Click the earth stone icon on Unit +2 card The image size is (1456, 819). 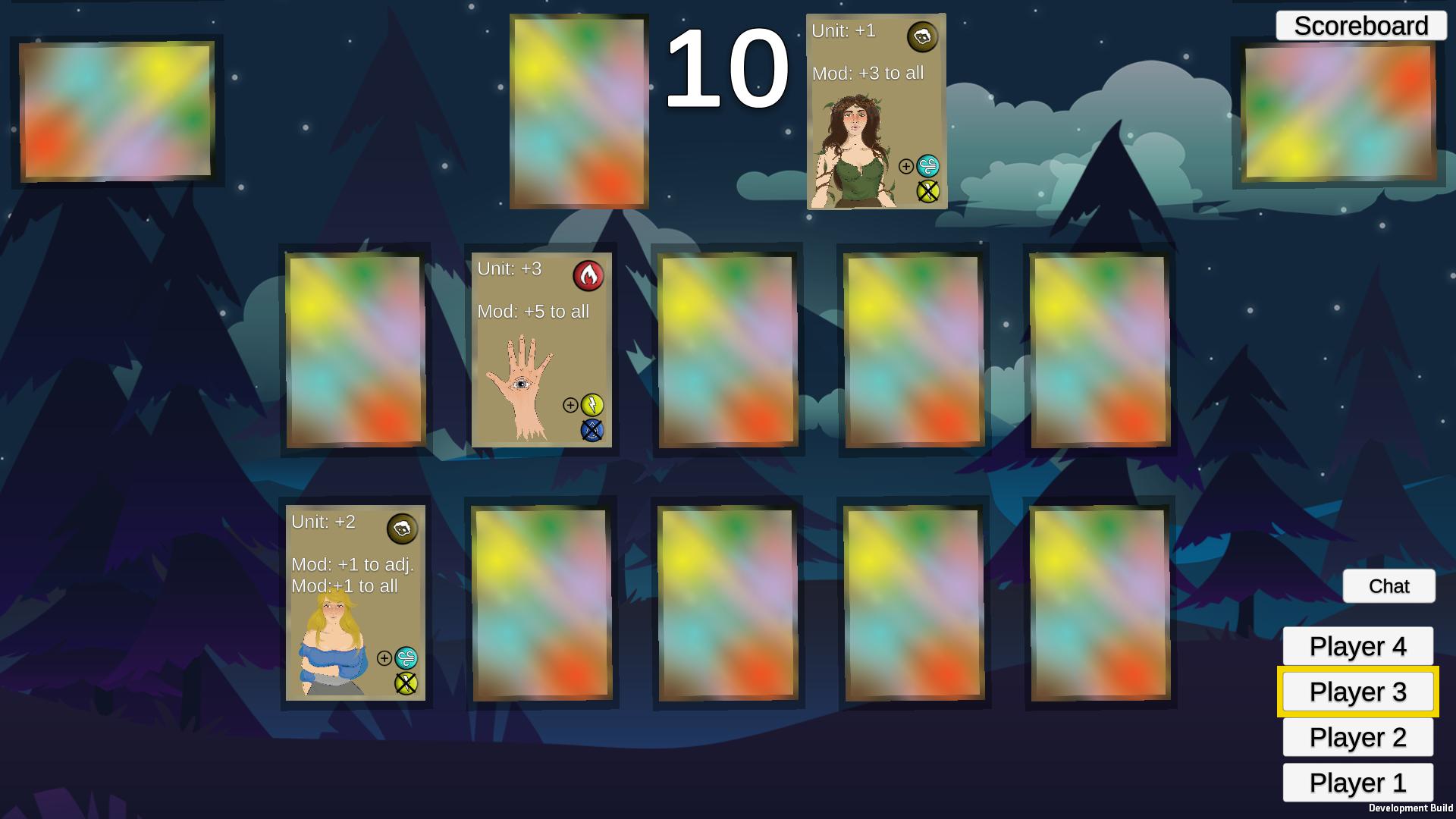pyautogui.click(x=403, y=529)
